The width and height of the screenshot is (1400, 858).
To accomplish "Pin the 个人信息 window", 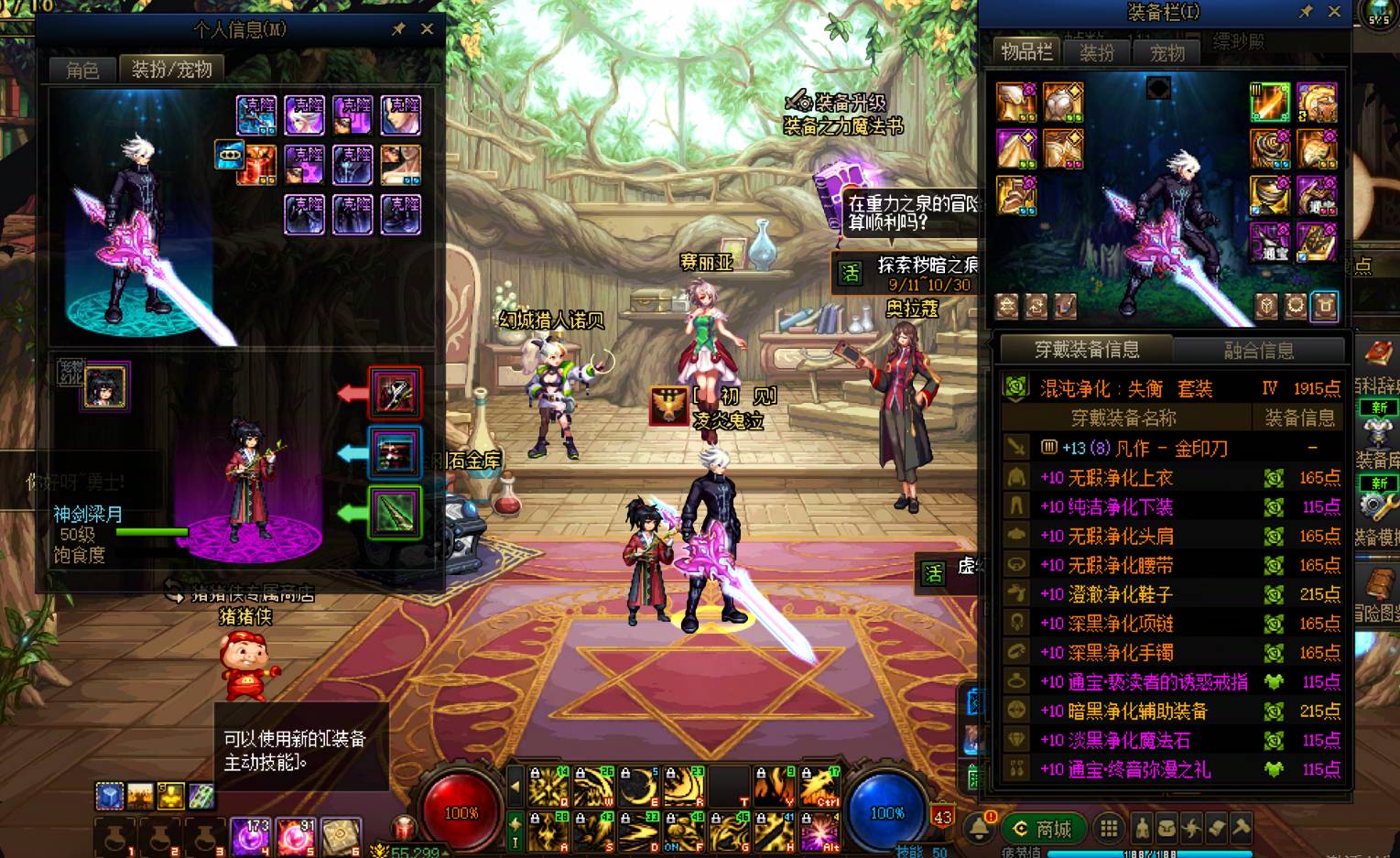I will pyautogui.click(x=398, y=29).
